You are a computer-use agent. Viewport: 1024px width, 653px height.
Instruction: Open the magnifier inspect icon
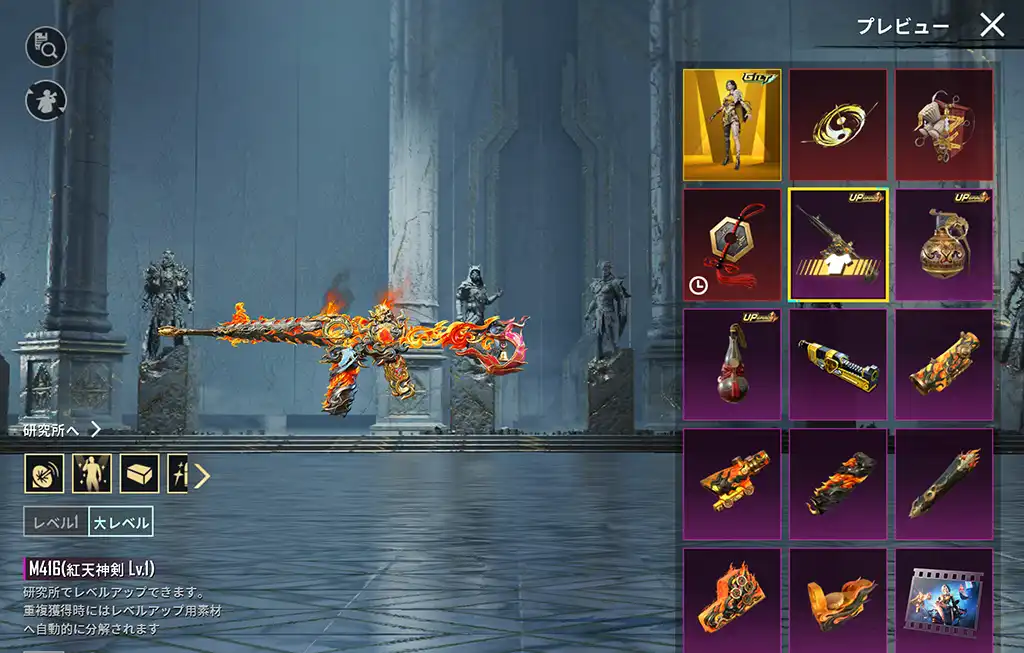click(x=46, y=46)
